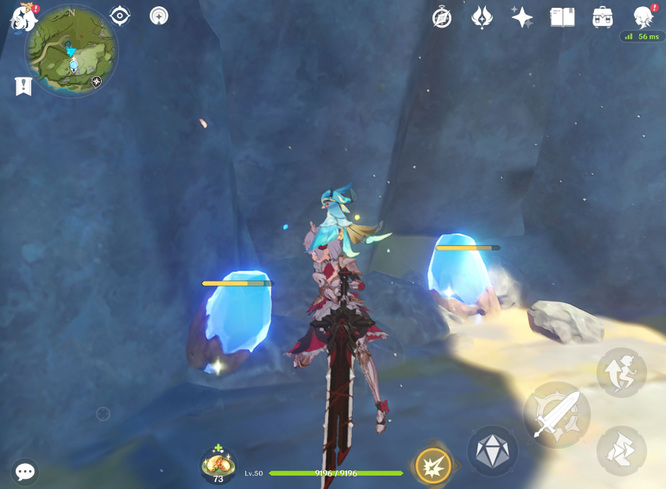The height and width of the screenshot is (489, 666).
Task: Tap the circular signal icon right of the eye icon
Action: tap(159, 16)
